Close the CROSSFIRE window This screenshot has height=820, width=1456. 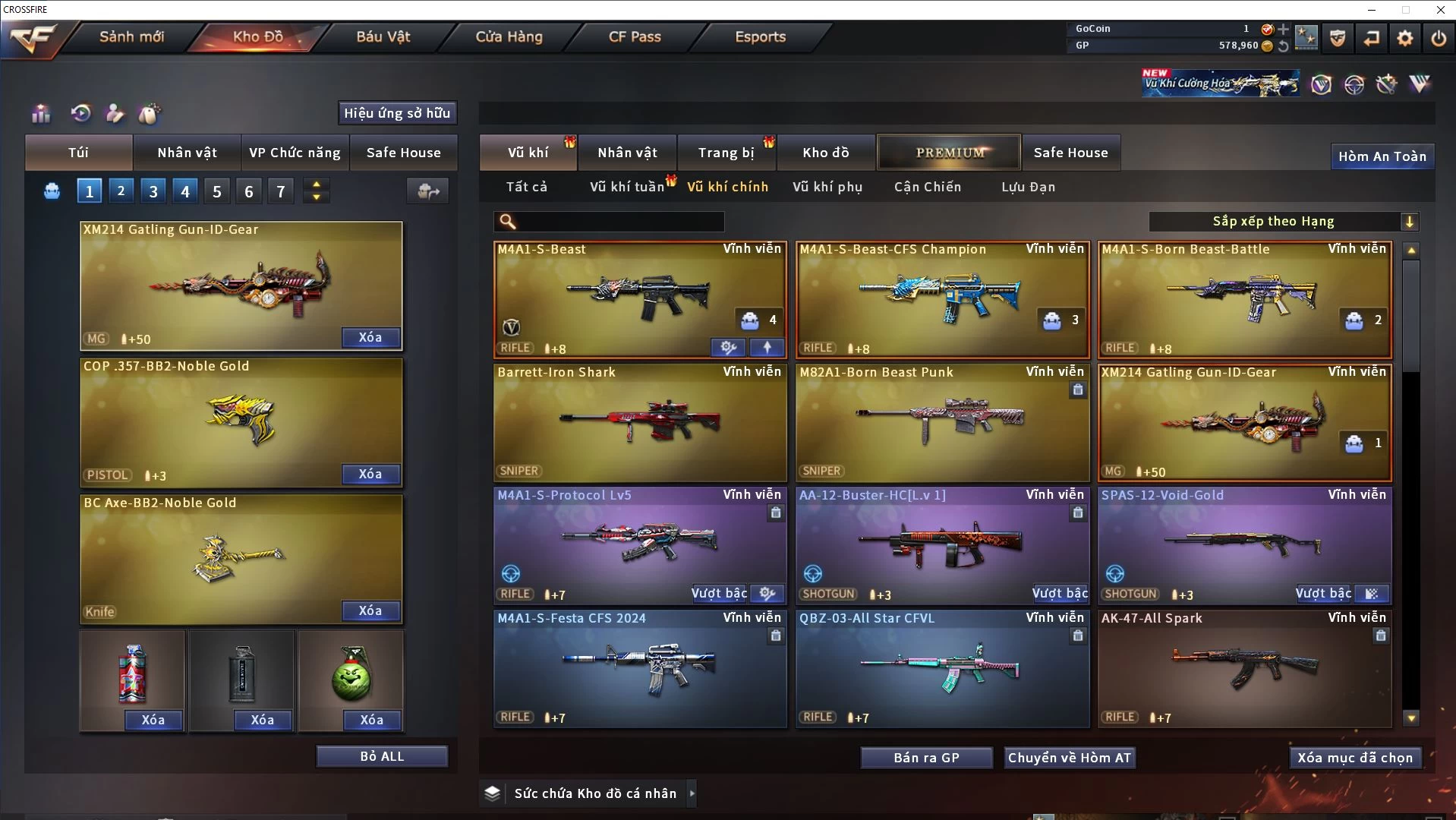coord(1440,10)
